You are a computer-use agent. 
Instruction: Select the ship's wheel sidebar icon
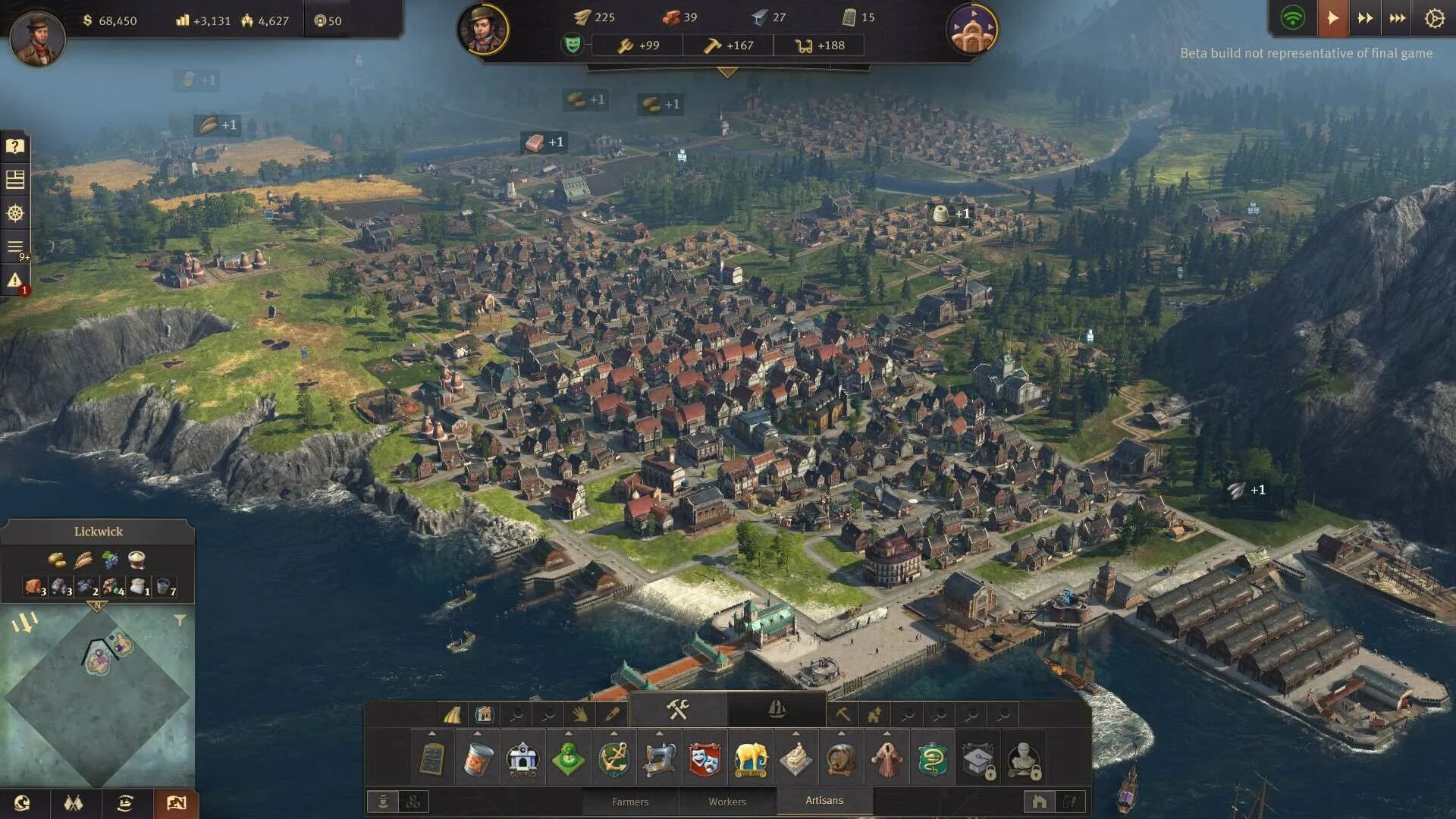tap(15, 213)
